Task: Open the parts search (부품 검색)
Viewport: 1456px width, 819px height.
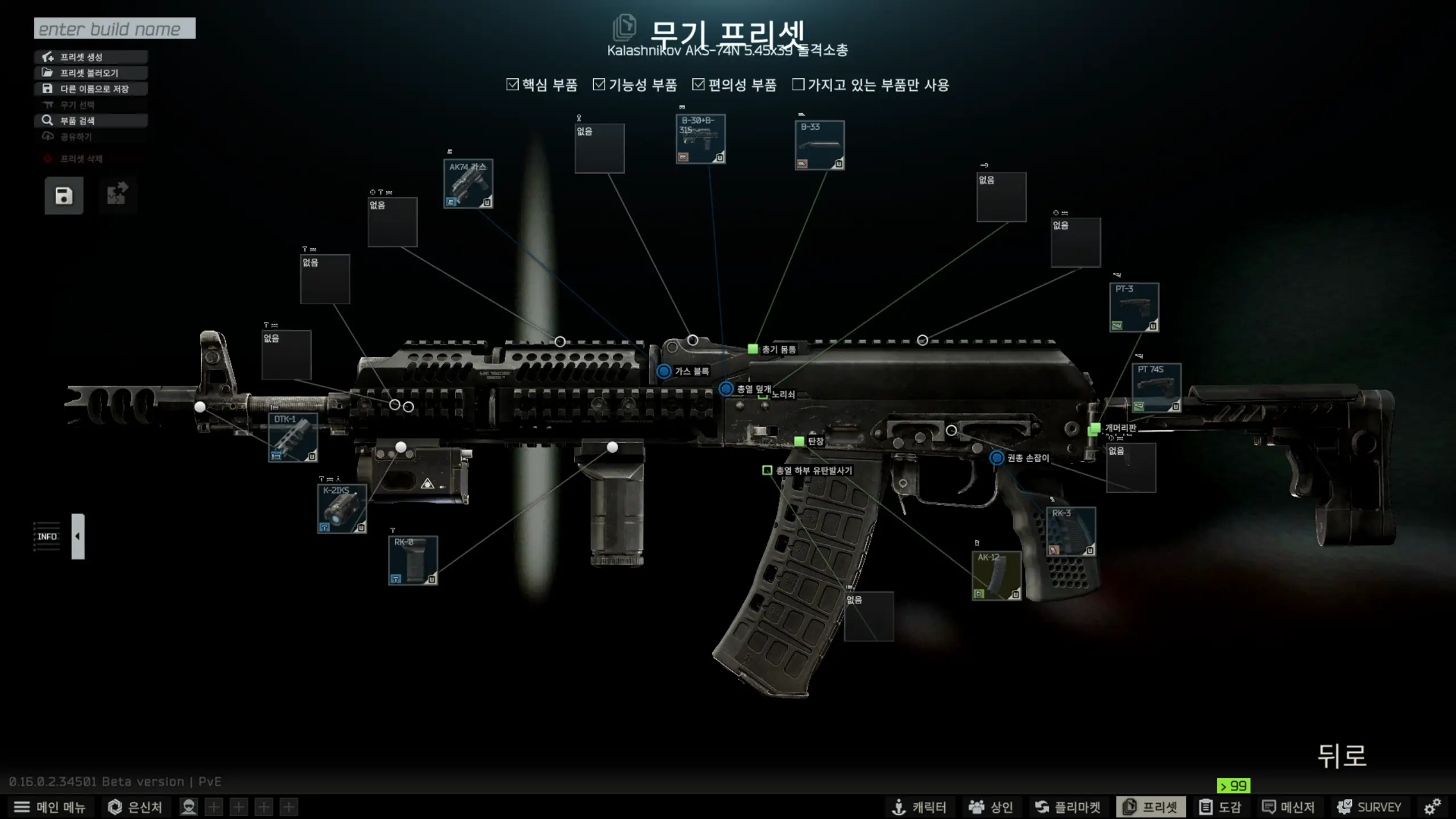Action: [x=91, y=121]
